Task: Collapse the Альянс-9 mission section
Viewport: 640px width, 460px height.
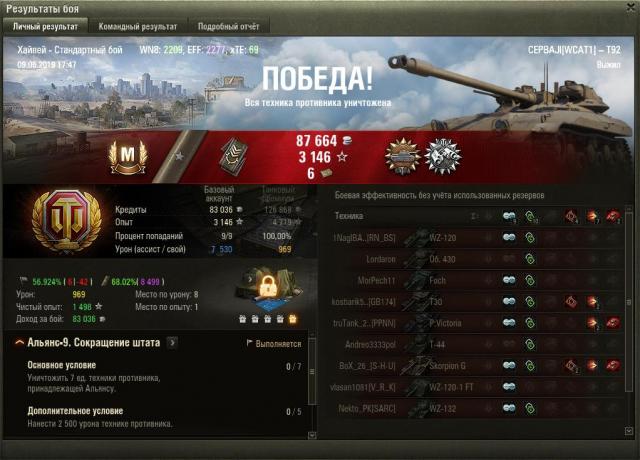Action: (x=21, y=343)
